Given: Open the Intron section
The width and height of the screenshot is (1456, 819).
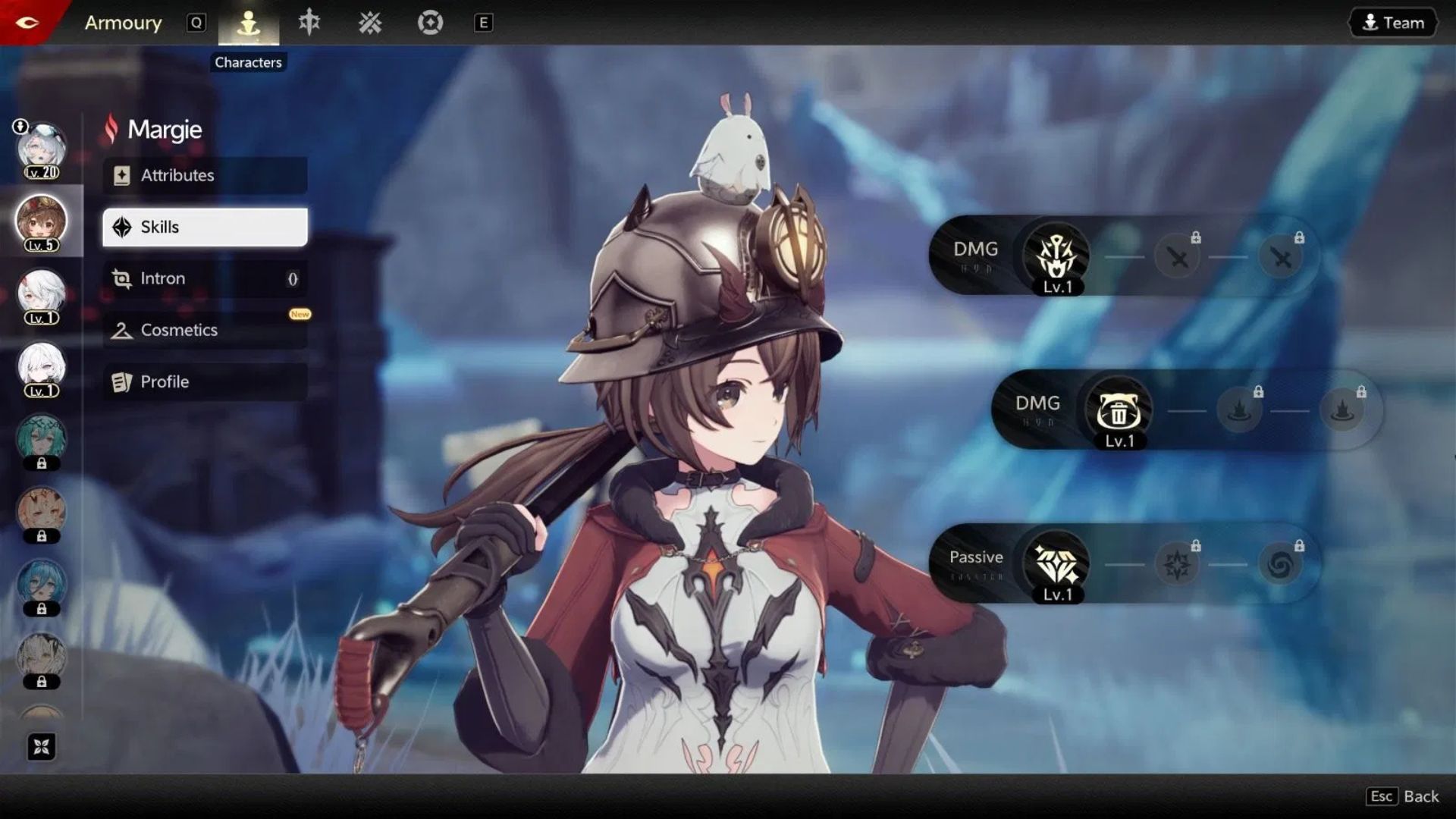Looking at the screenshot, I should [x=205, y=278].
